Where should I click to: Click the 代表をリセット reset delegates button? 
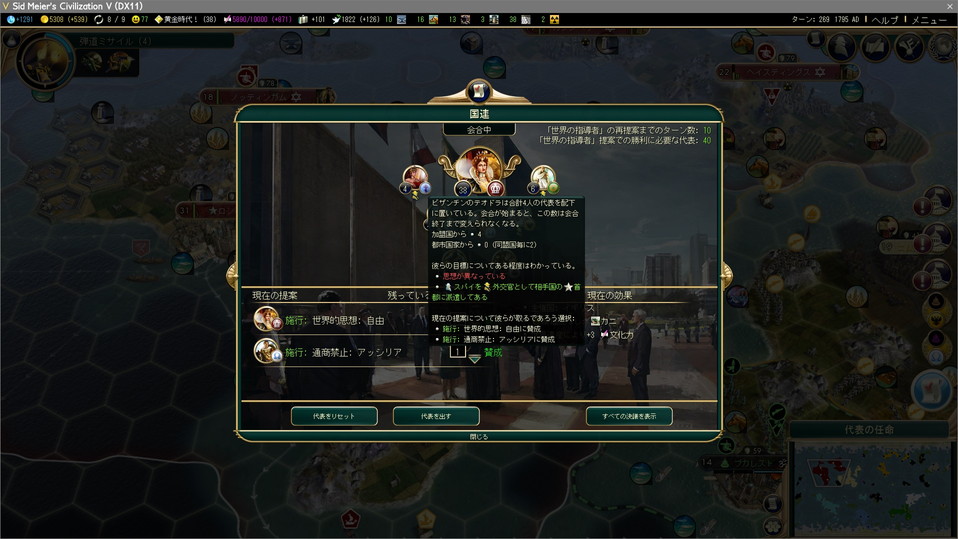point(335,416)
